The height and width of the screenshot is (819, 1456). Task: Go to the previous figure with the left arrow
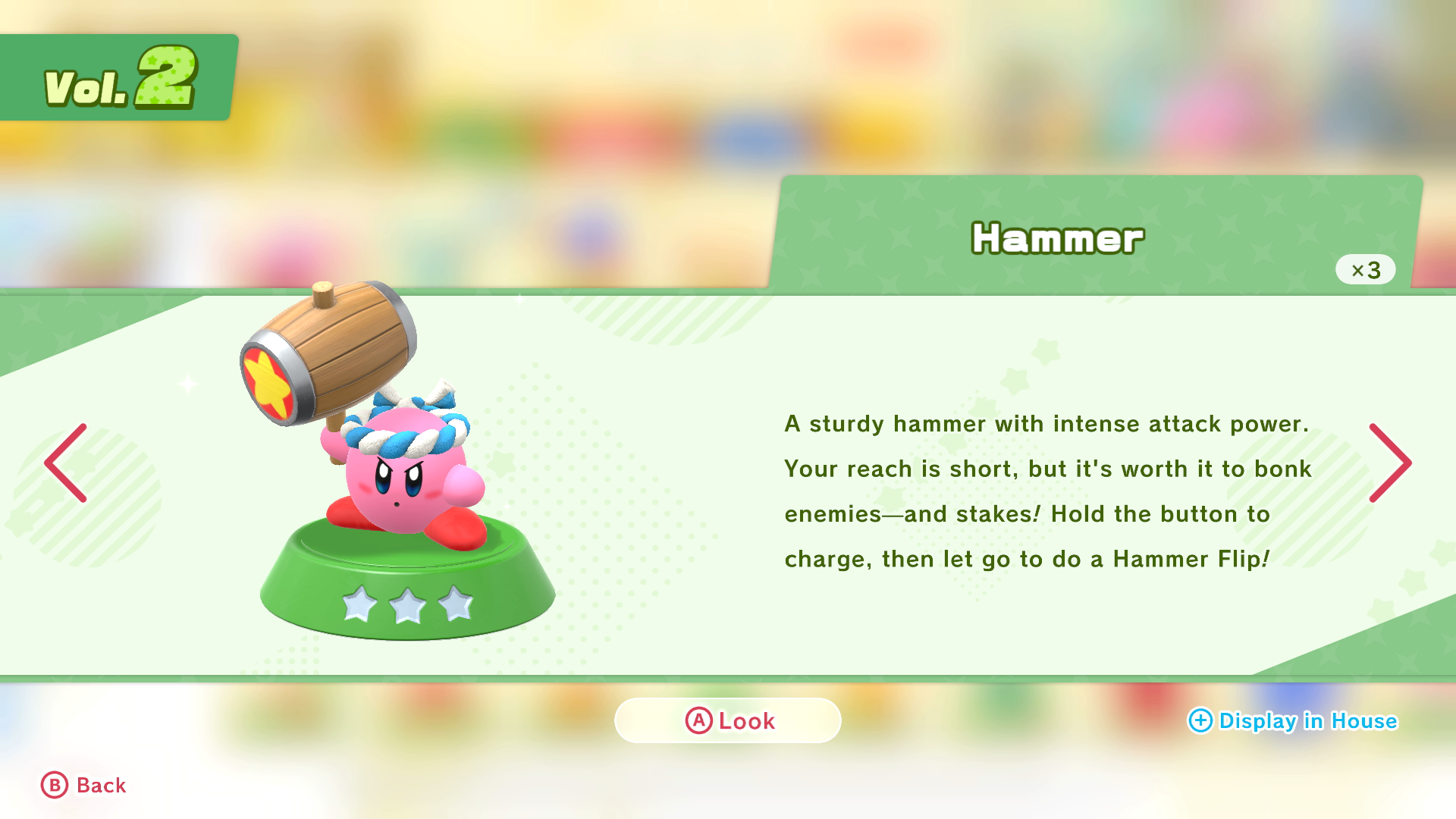66,463
